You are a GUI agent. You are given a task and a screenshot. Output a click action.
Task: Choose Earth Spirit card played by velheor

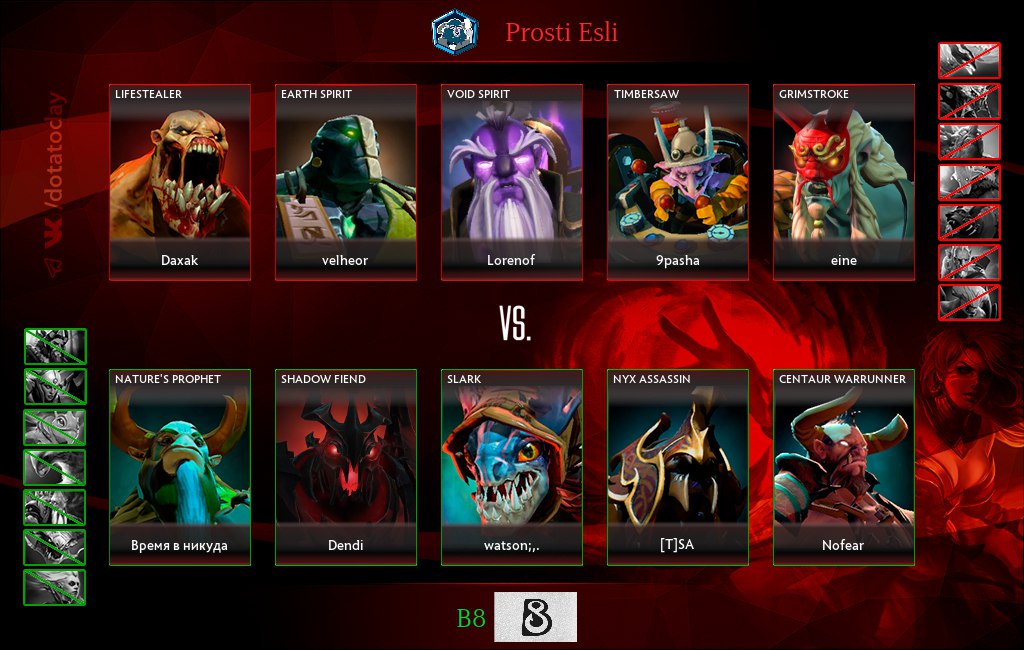[346, 182]
